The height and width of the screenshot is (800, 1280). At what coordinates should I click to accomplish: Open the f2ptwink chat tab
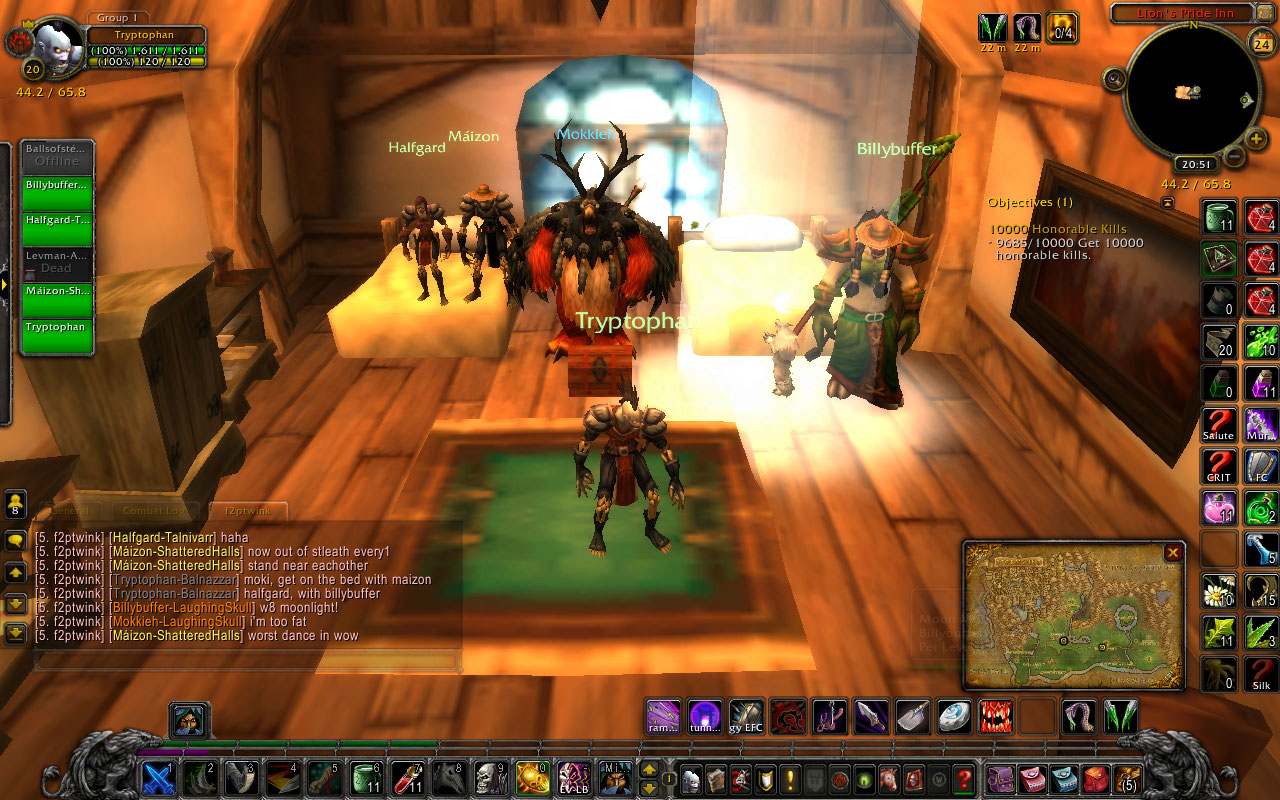pyautogui.click(x=248, y=511)
